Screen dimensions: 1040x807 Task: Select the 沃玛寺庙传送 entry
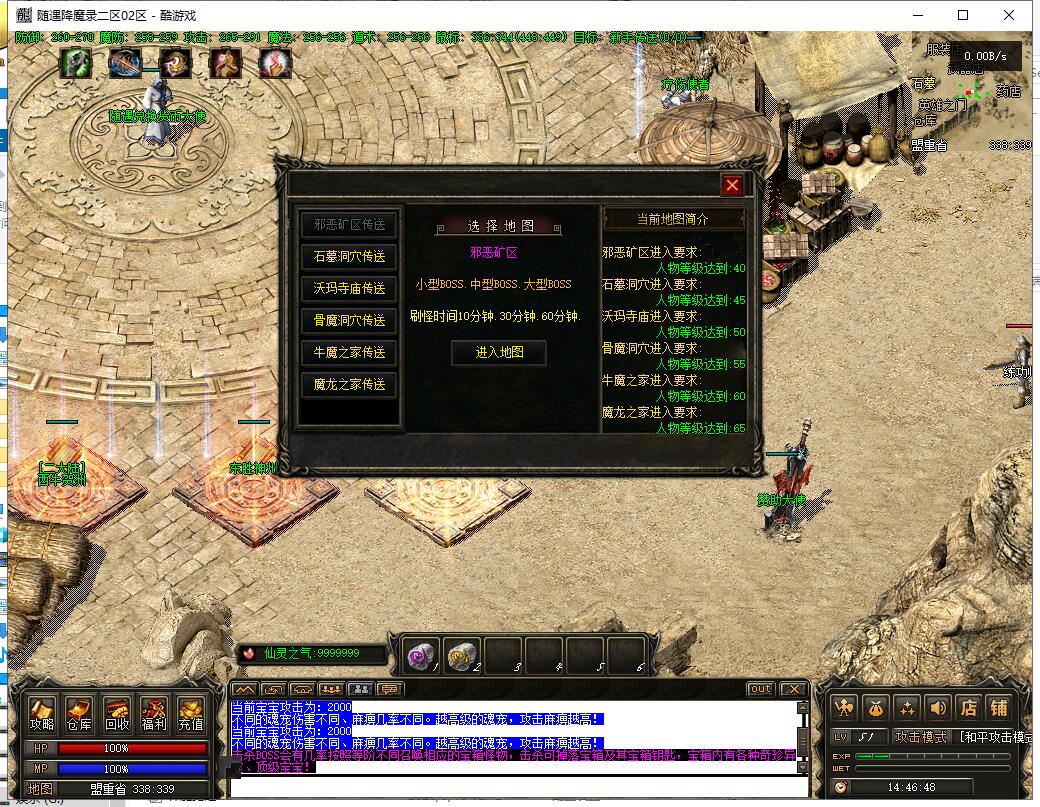coord(349,289)
